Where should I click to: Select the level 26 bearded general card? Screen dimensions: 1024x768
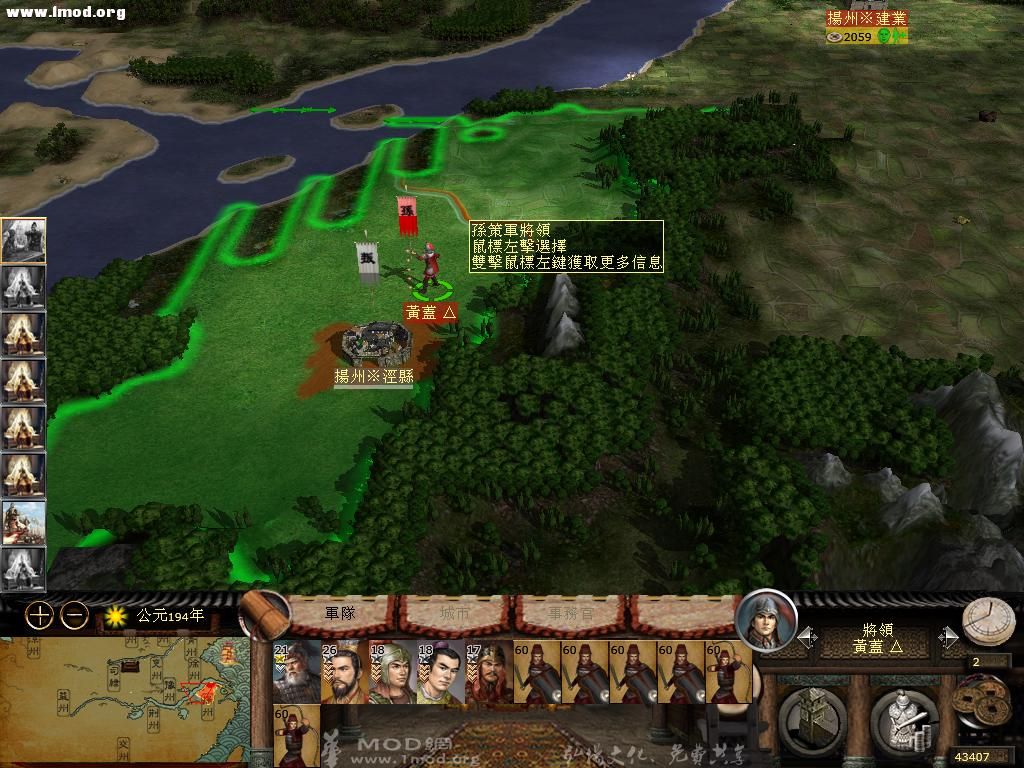click(344, 672)
